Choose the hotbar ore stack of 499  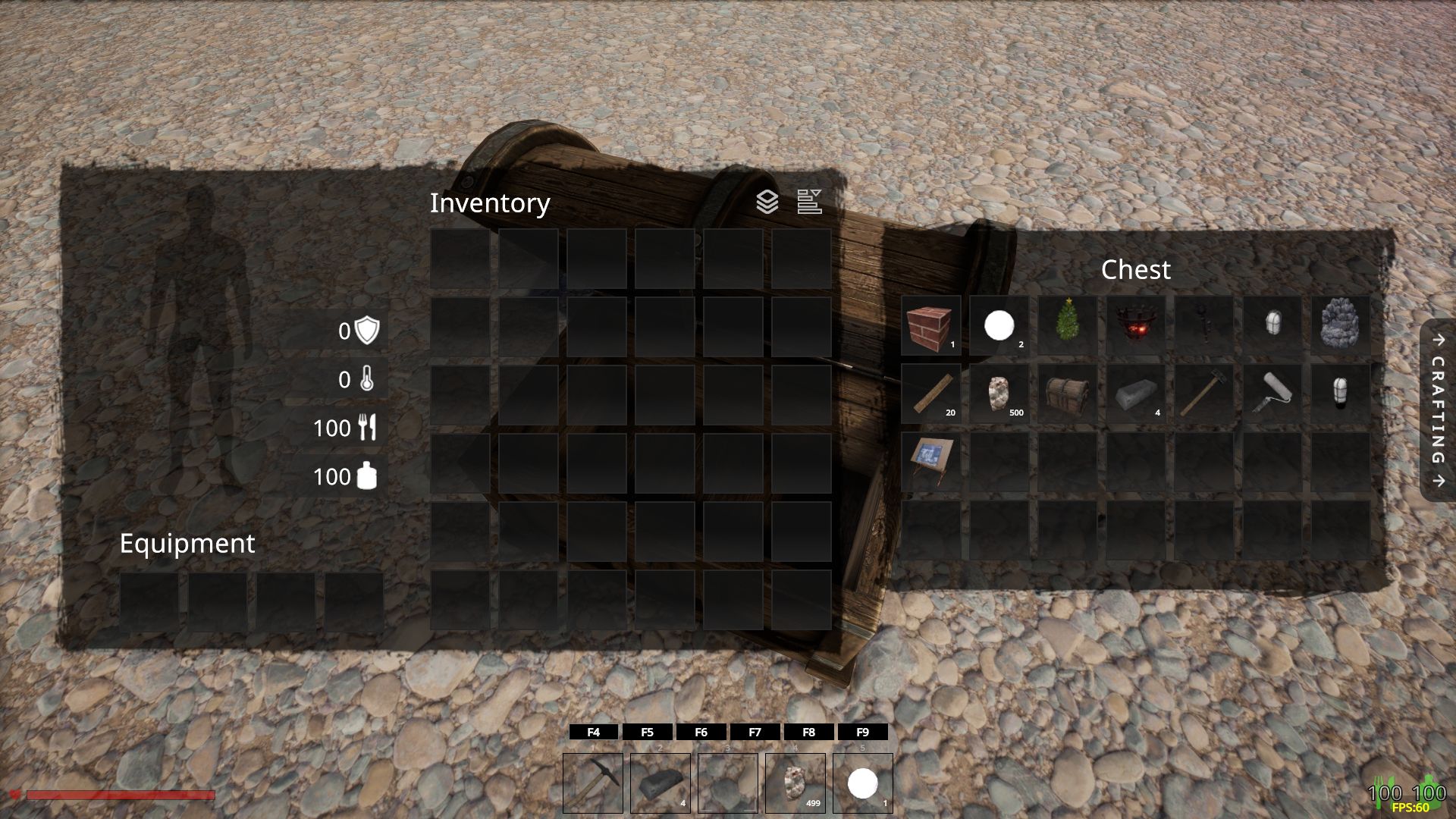point(795,783)
